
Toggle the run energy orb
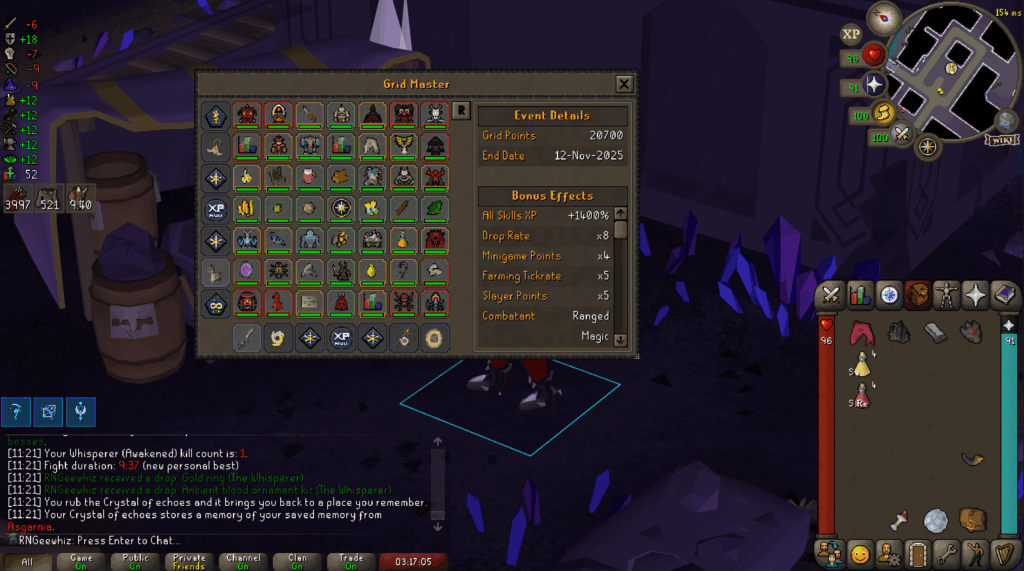[x=884, y=112]
